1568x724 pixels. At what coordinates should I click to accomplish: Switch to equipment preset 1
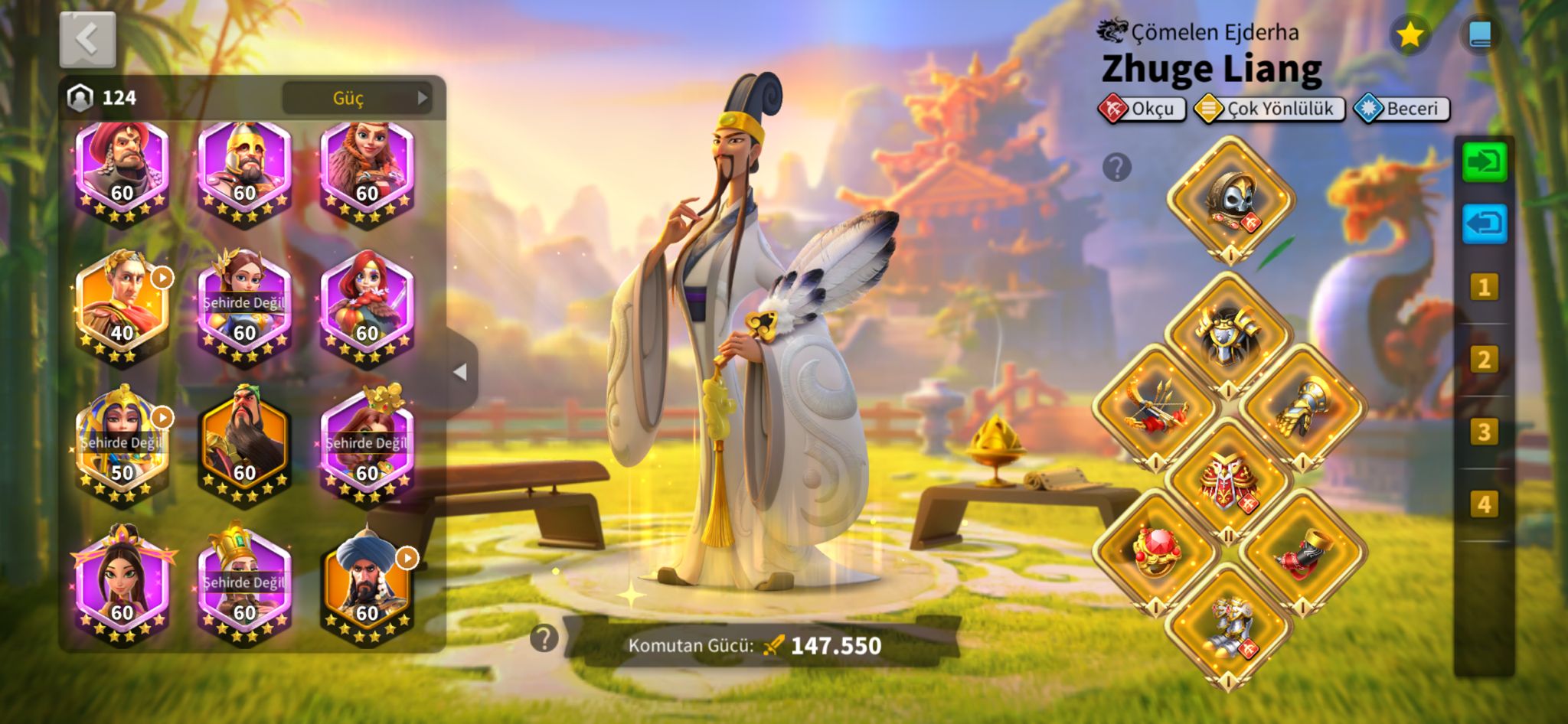pyautogui.click(x=1484, y=288)
